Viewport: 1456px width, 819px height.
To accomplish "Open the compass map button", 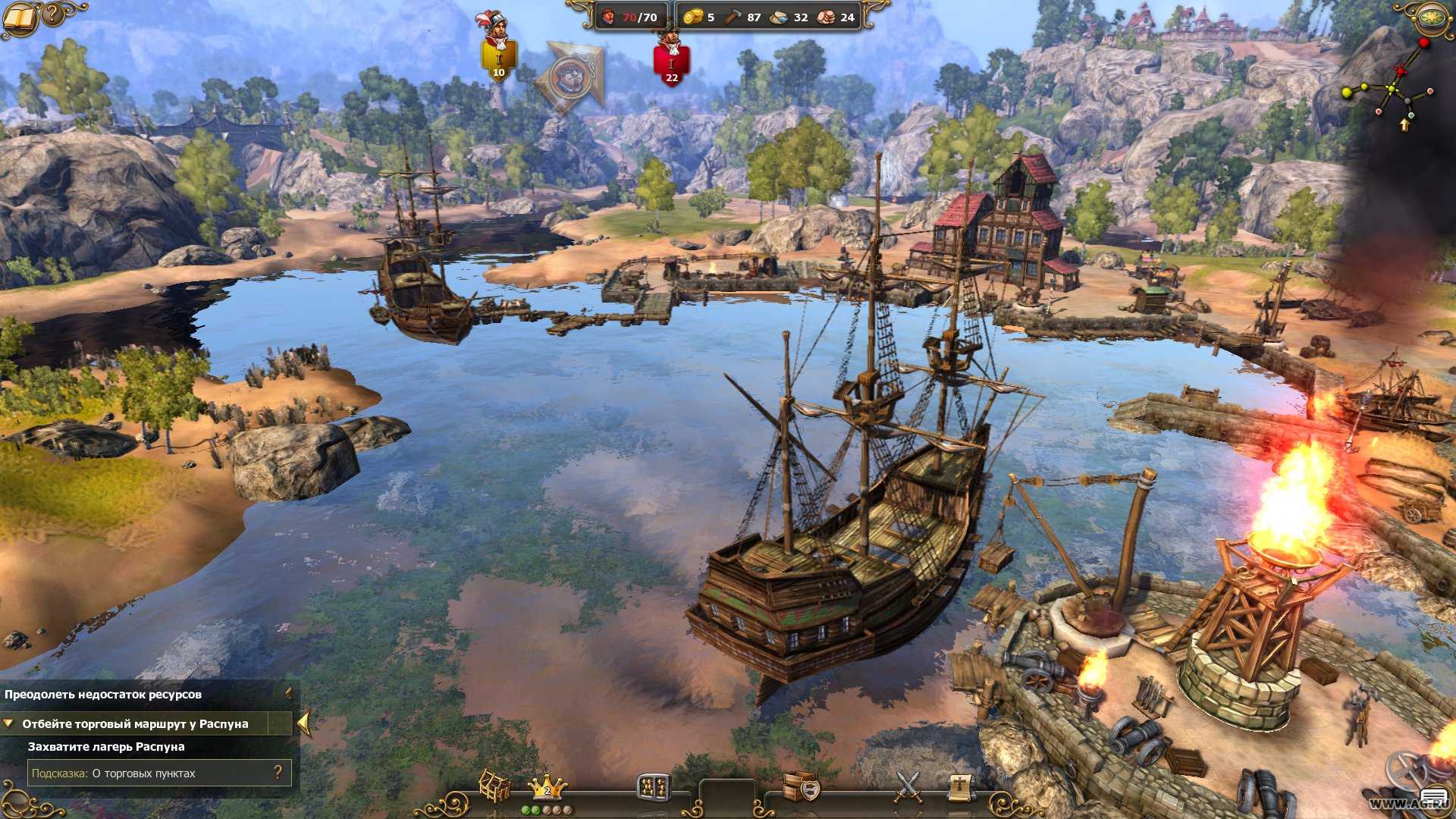I will (1432, 17).
